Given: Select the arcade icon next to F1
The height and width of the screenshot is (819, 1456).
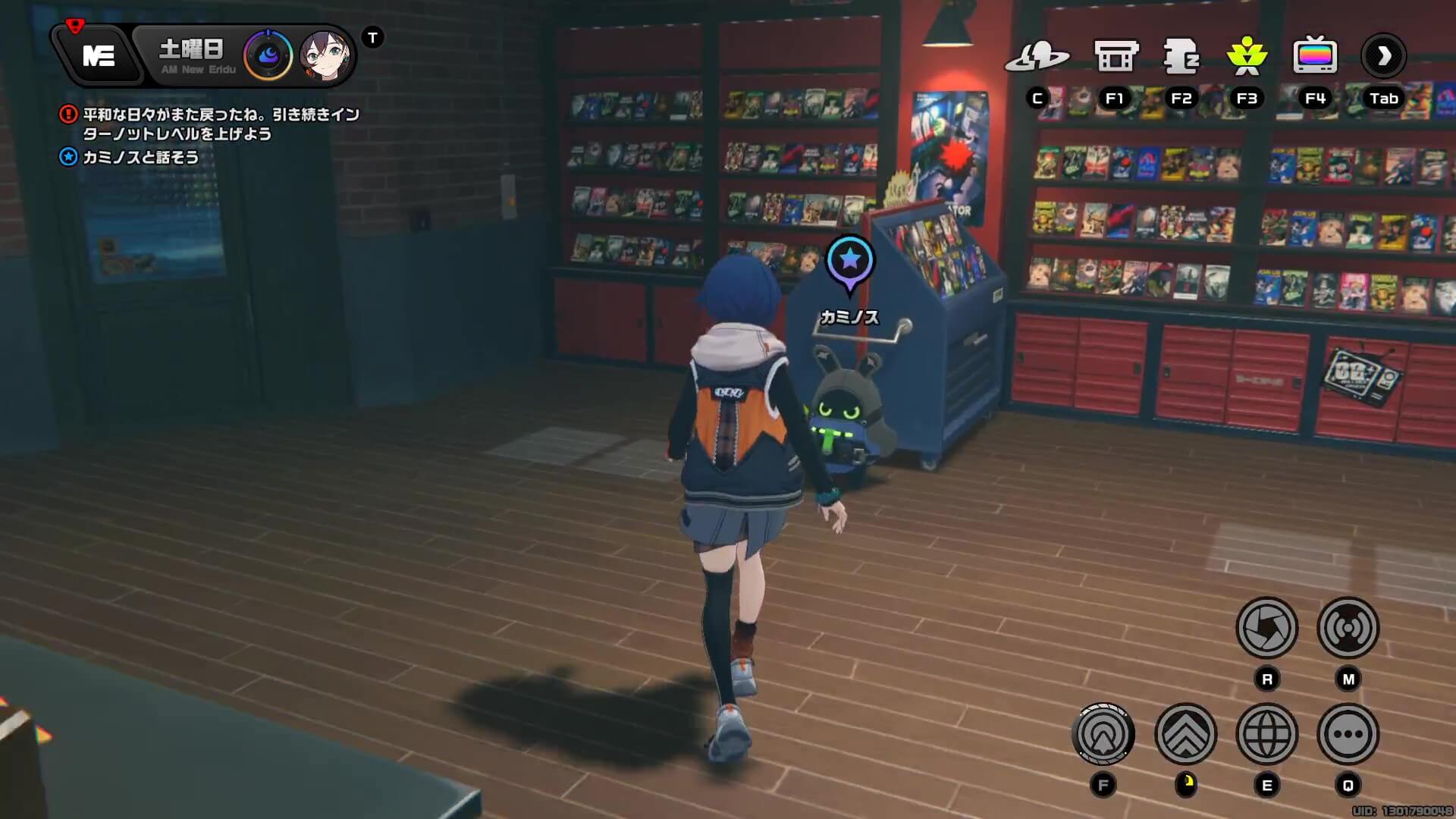Looking at the screenshot, I should tap(1115, 55).
